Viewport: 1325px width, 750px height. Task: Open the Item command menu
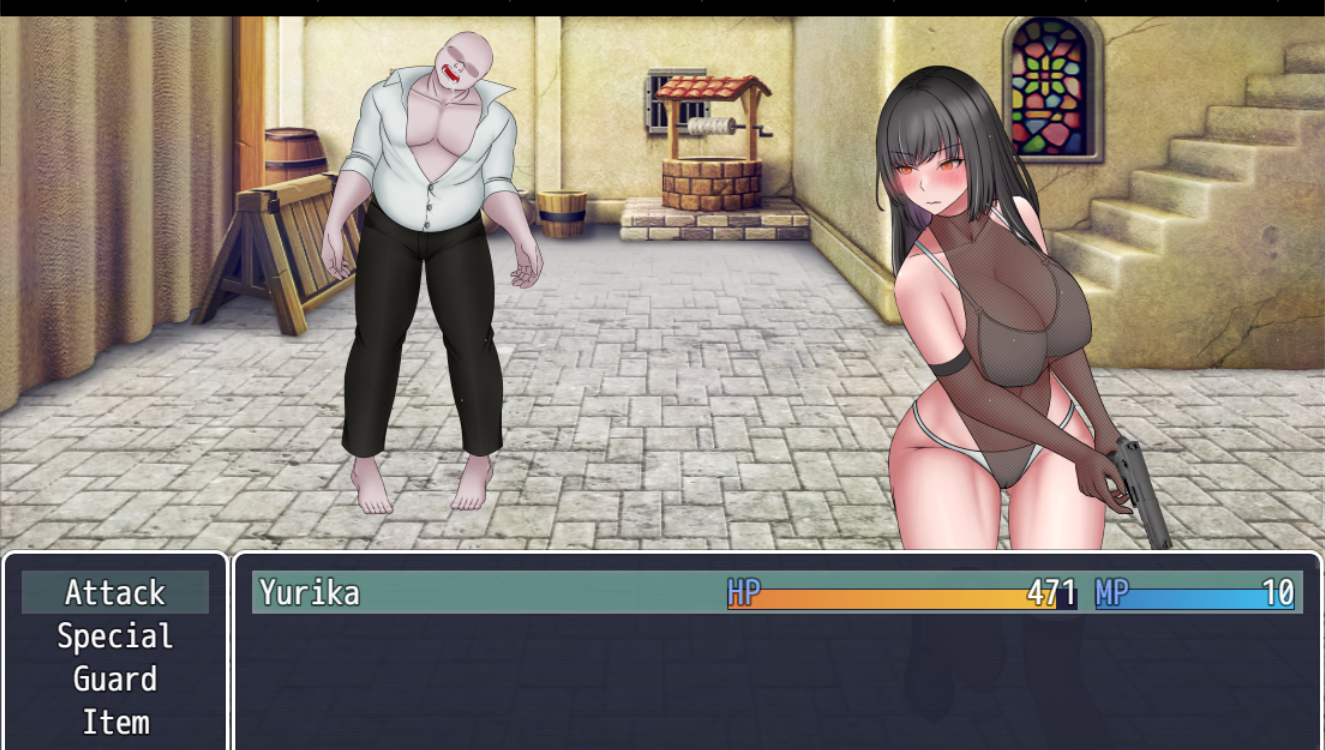click(115, 722)
